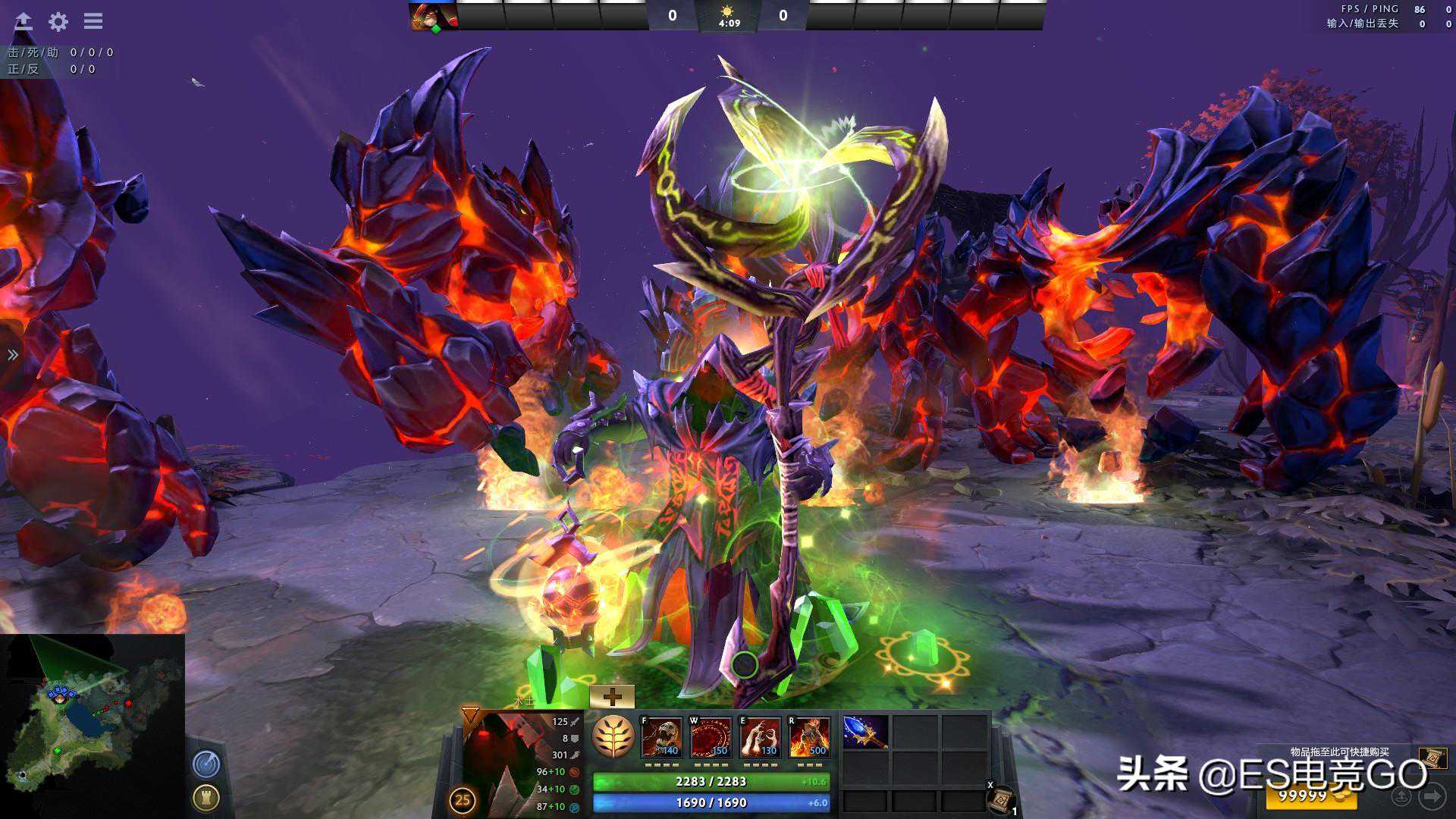The height and width of the screenshot is (819, 1456).
Task: Use the Aghanim's Scepter inventory item
Action: coord(865,732)
